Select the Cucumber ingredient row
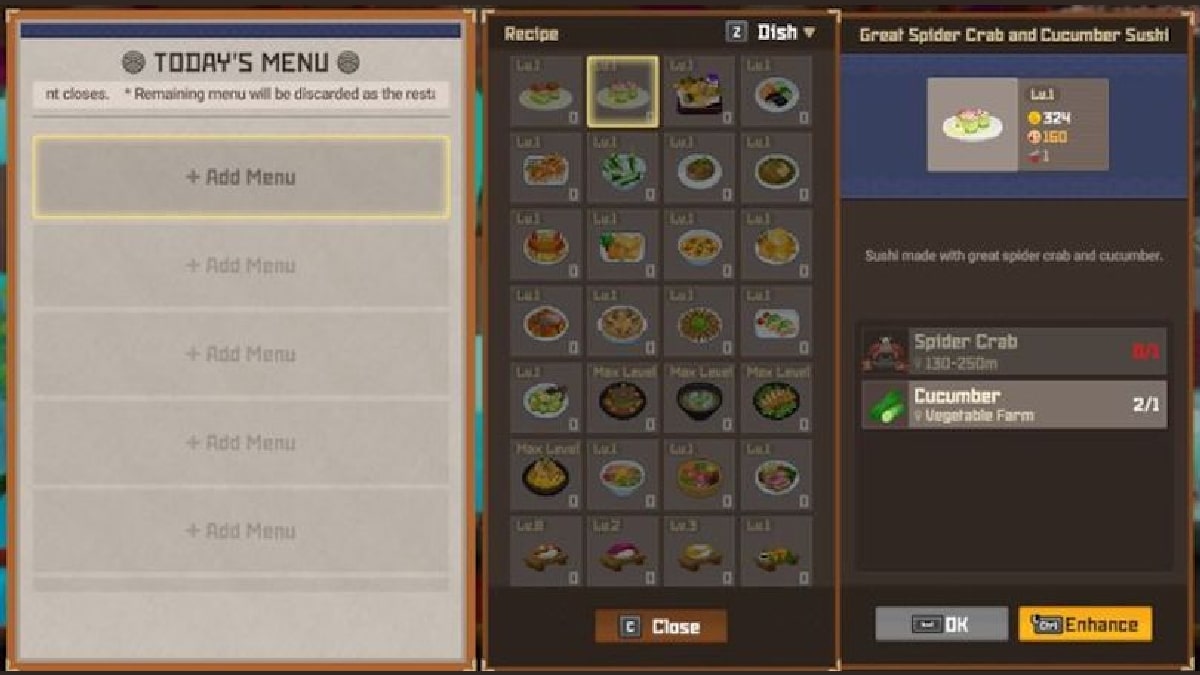 tap(1014, 404)
